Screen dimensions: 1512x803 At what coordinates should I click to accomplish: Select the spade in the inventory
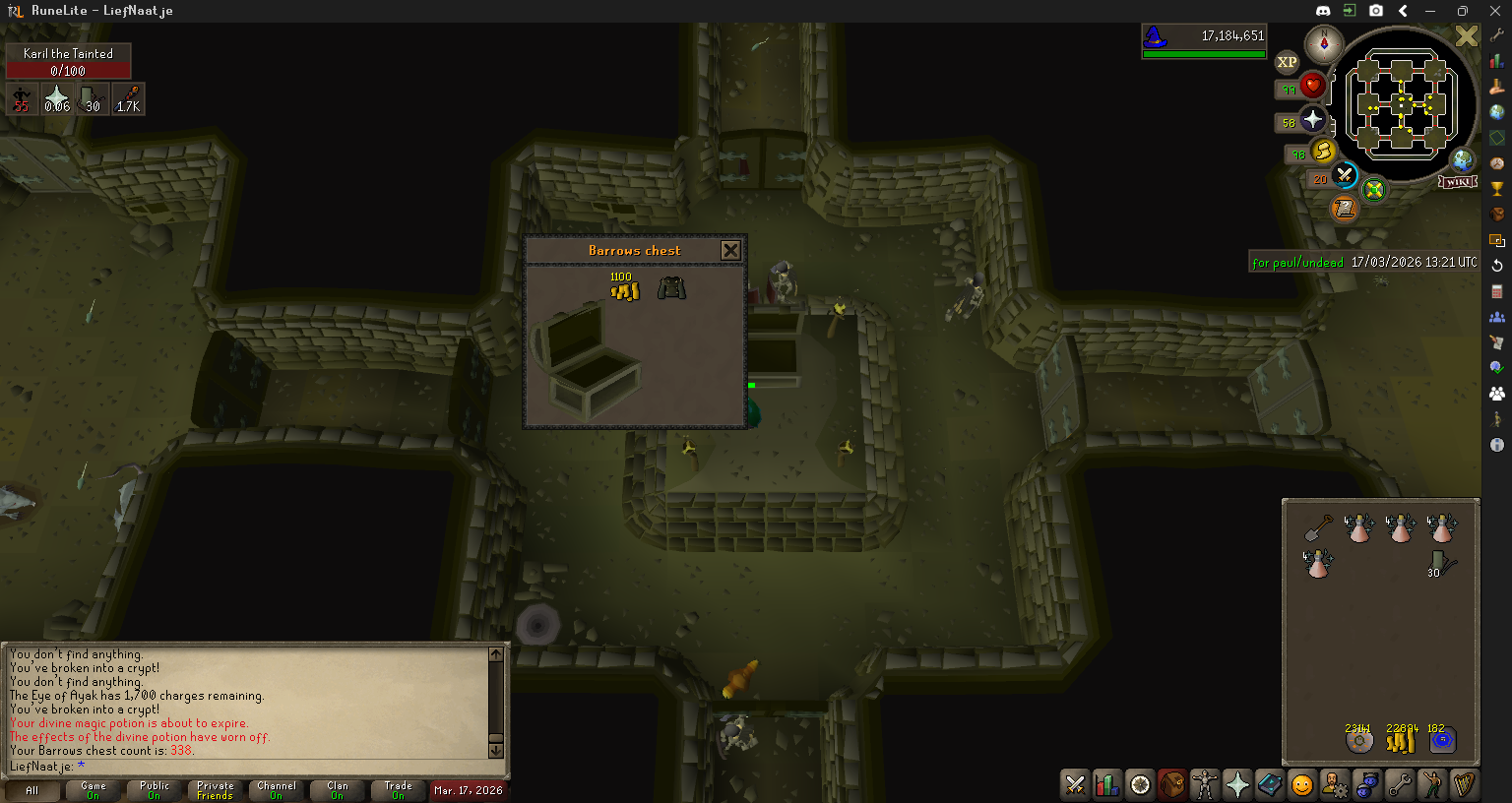click(x=1318, y=528)
